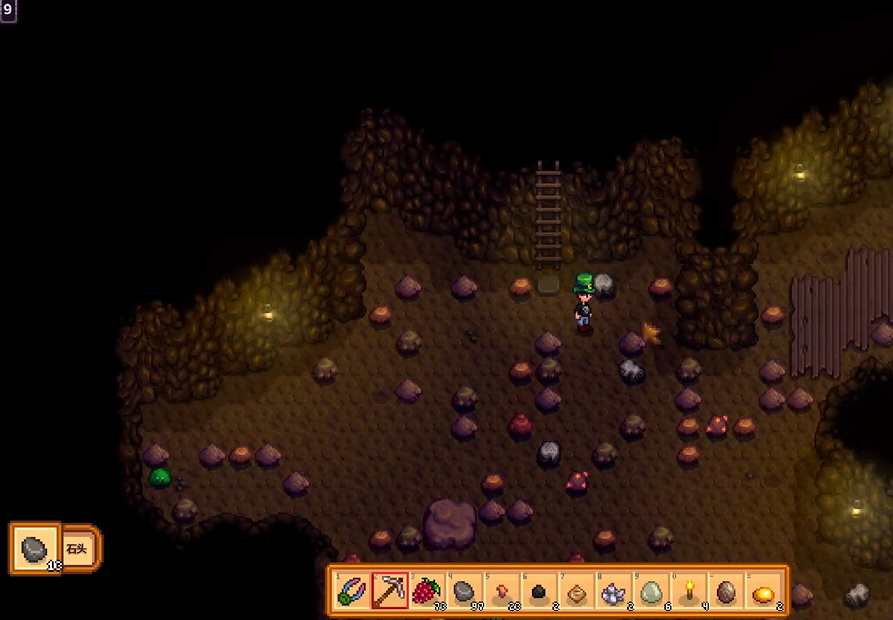This screenshot has height=620, width=893.
Task: Select the slingshot in the hotbar
Action: (x=352, y=591)
